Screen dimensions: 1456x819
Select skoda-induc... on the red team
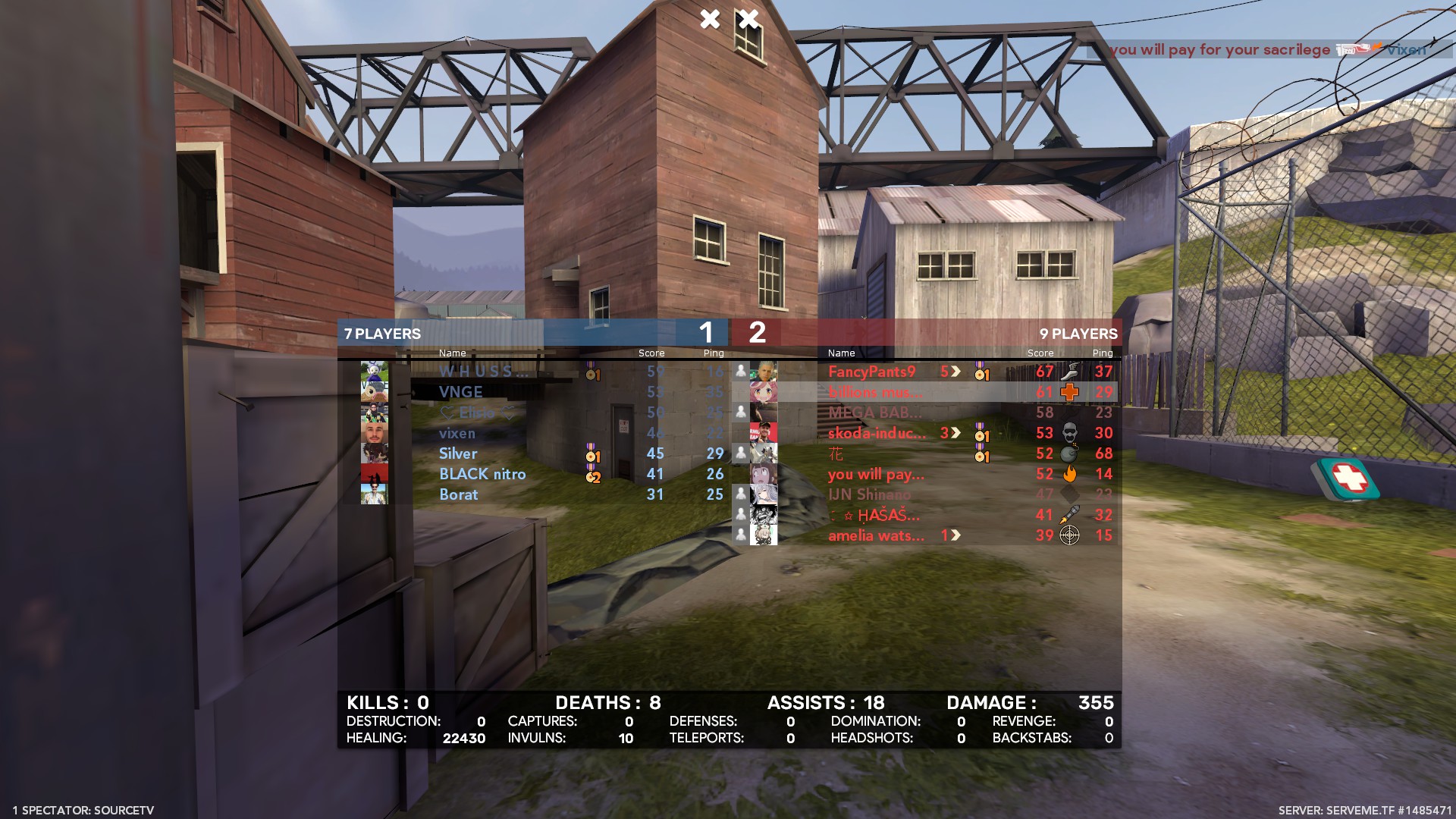[x=877, y=433]
